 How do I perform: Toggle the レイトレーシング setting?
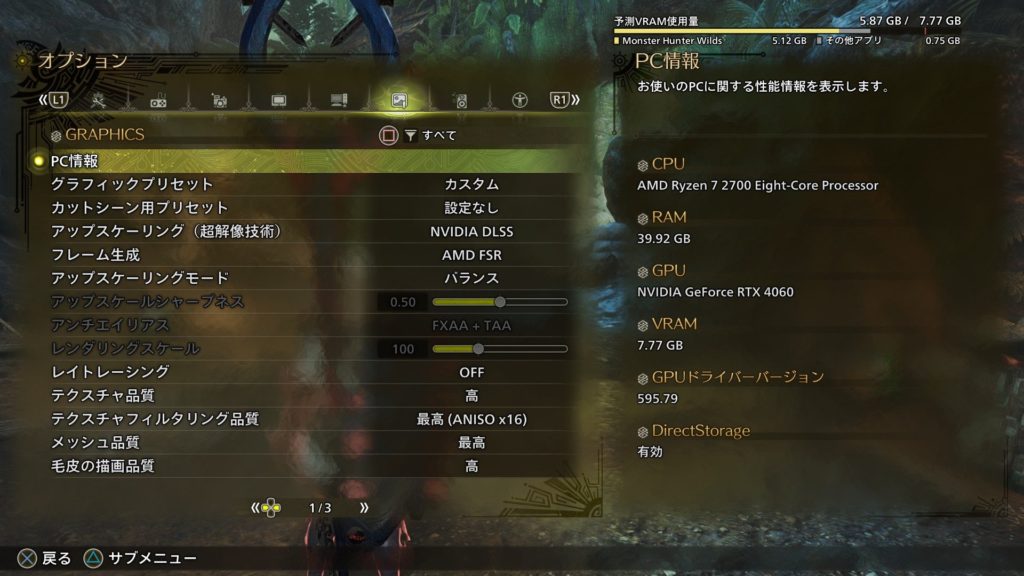pos(300,372)
